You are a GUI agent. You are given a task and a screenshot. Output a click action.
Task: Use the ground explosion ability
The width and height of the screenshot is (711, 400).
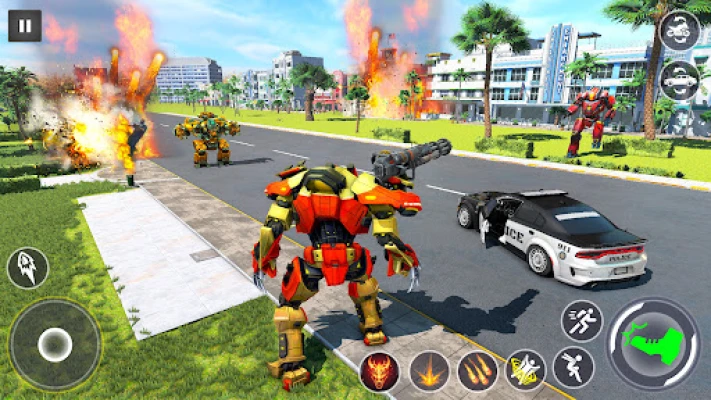coord(429,371)
